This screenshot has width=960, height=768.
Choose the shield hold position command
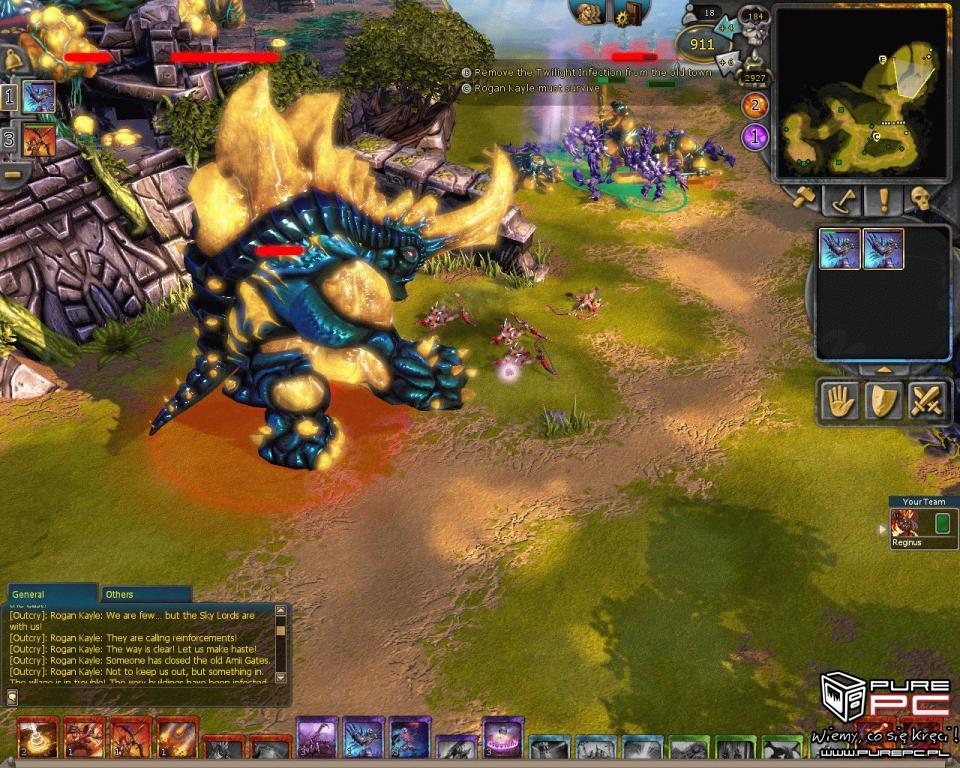point(883,401)
